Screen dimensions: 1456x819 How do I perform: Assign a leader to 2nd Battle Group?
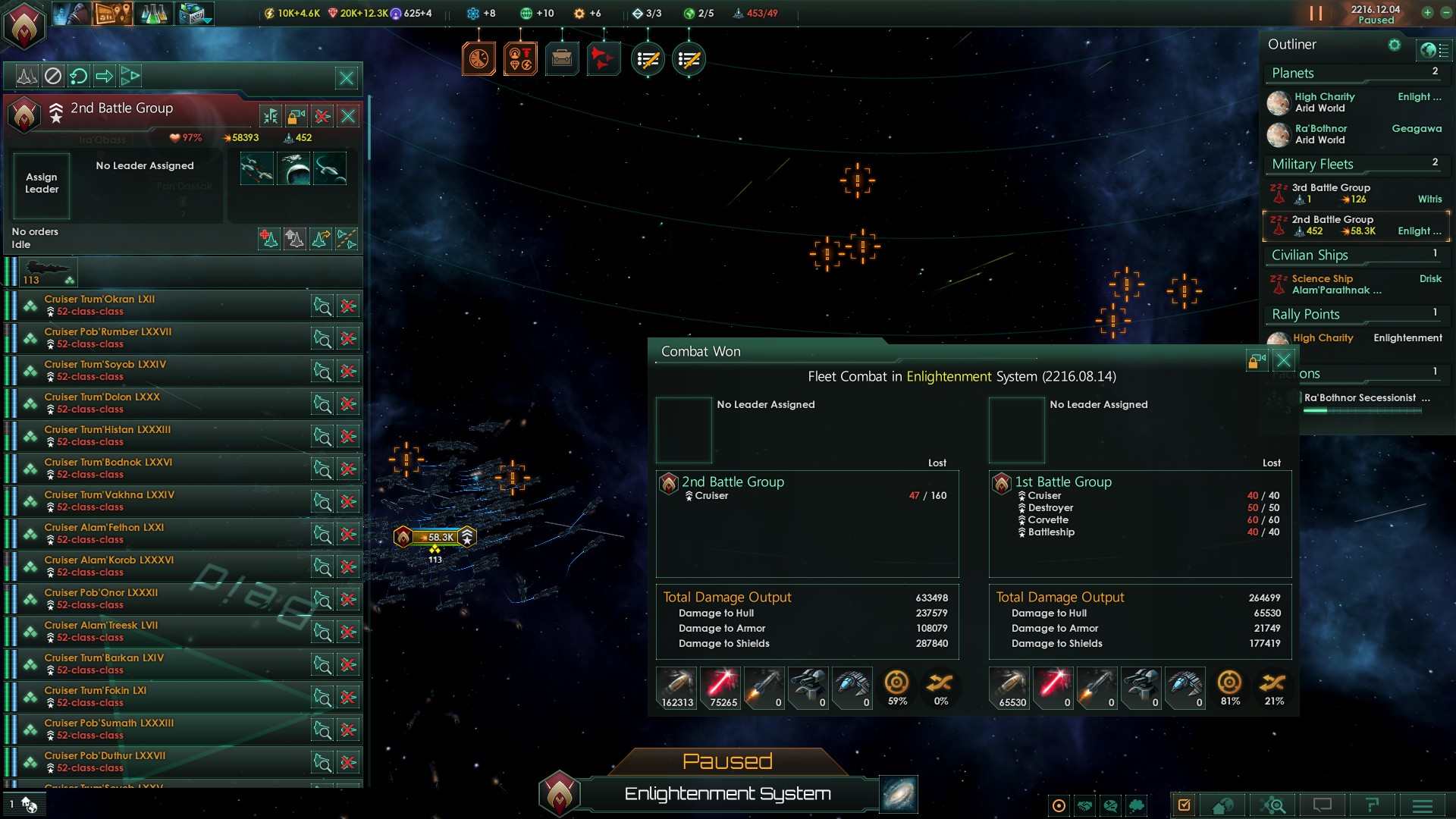(42, 184)
